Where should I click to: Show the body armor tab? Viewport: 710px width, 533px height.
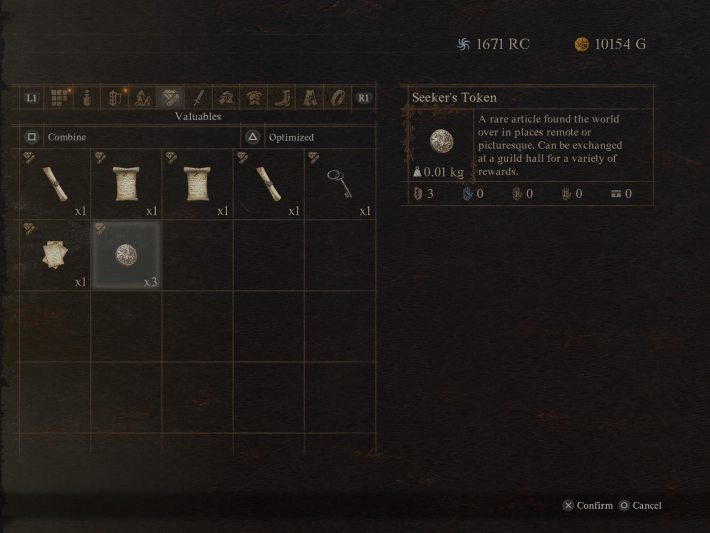pyautogui.click(x=255, y=98)
